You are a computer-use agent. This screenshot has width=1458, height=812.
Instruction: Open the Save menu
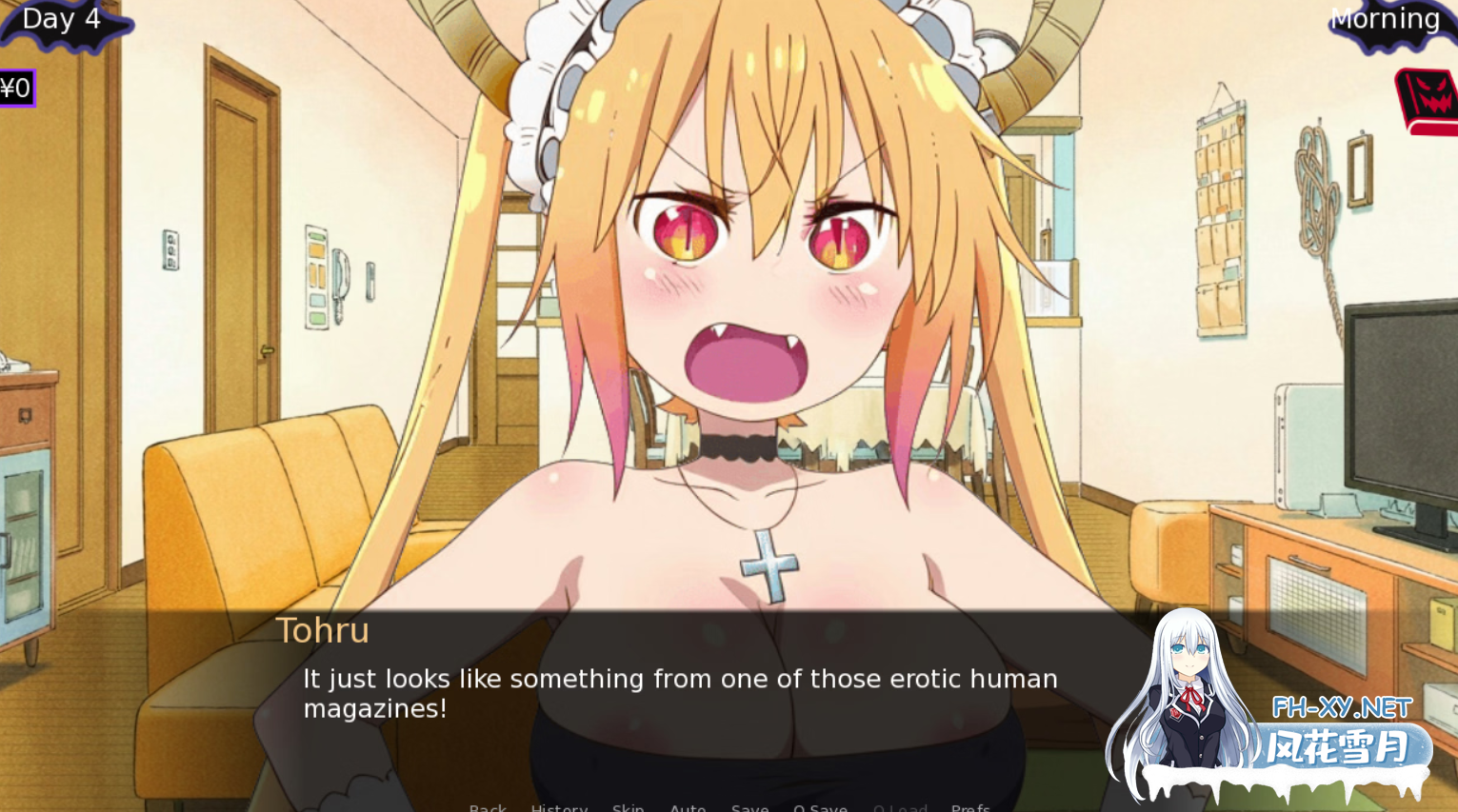749,807
